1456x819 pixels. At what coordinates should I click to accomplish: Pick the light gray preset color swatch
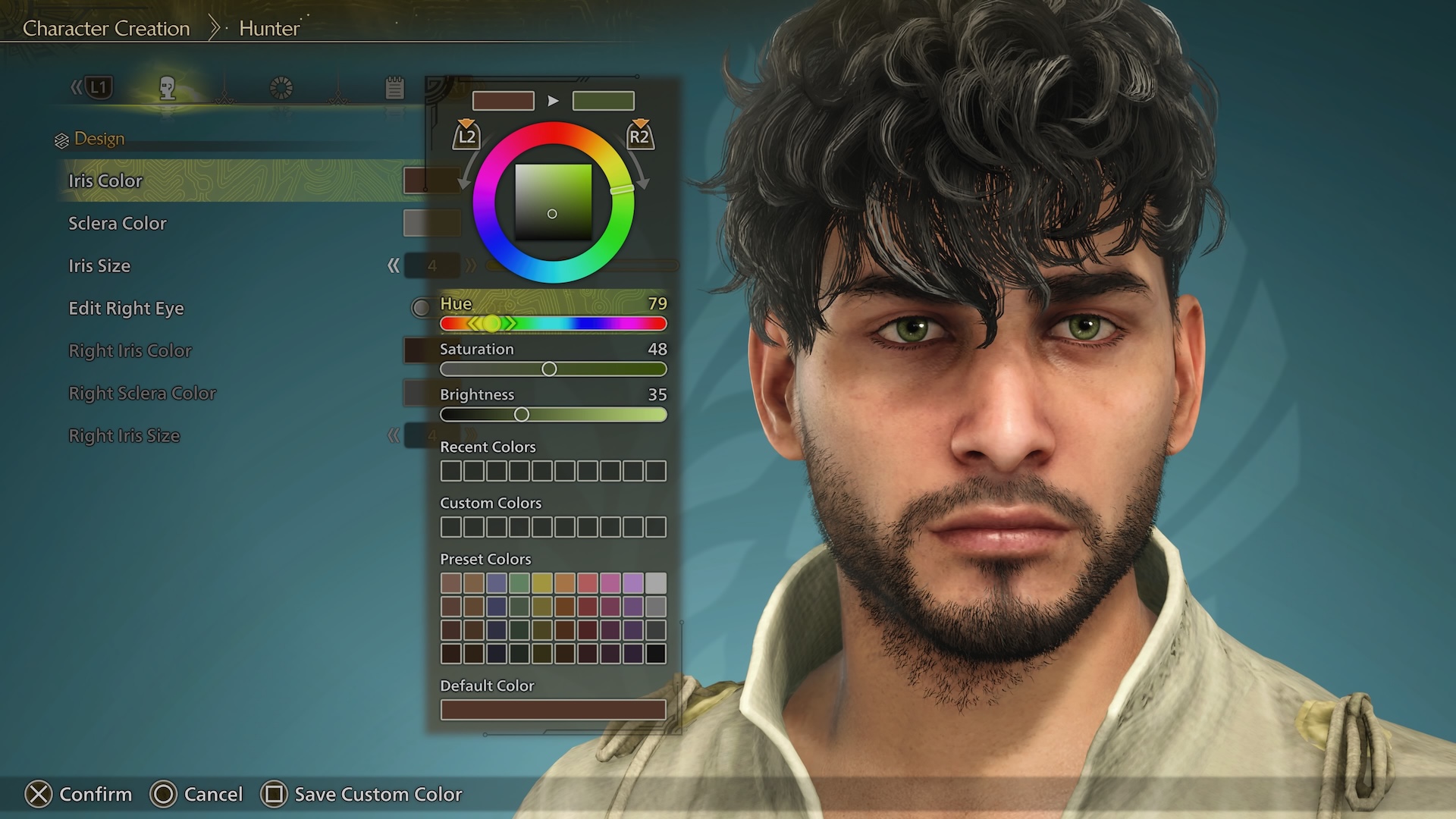pyautogui.click(x=656, y=583)
